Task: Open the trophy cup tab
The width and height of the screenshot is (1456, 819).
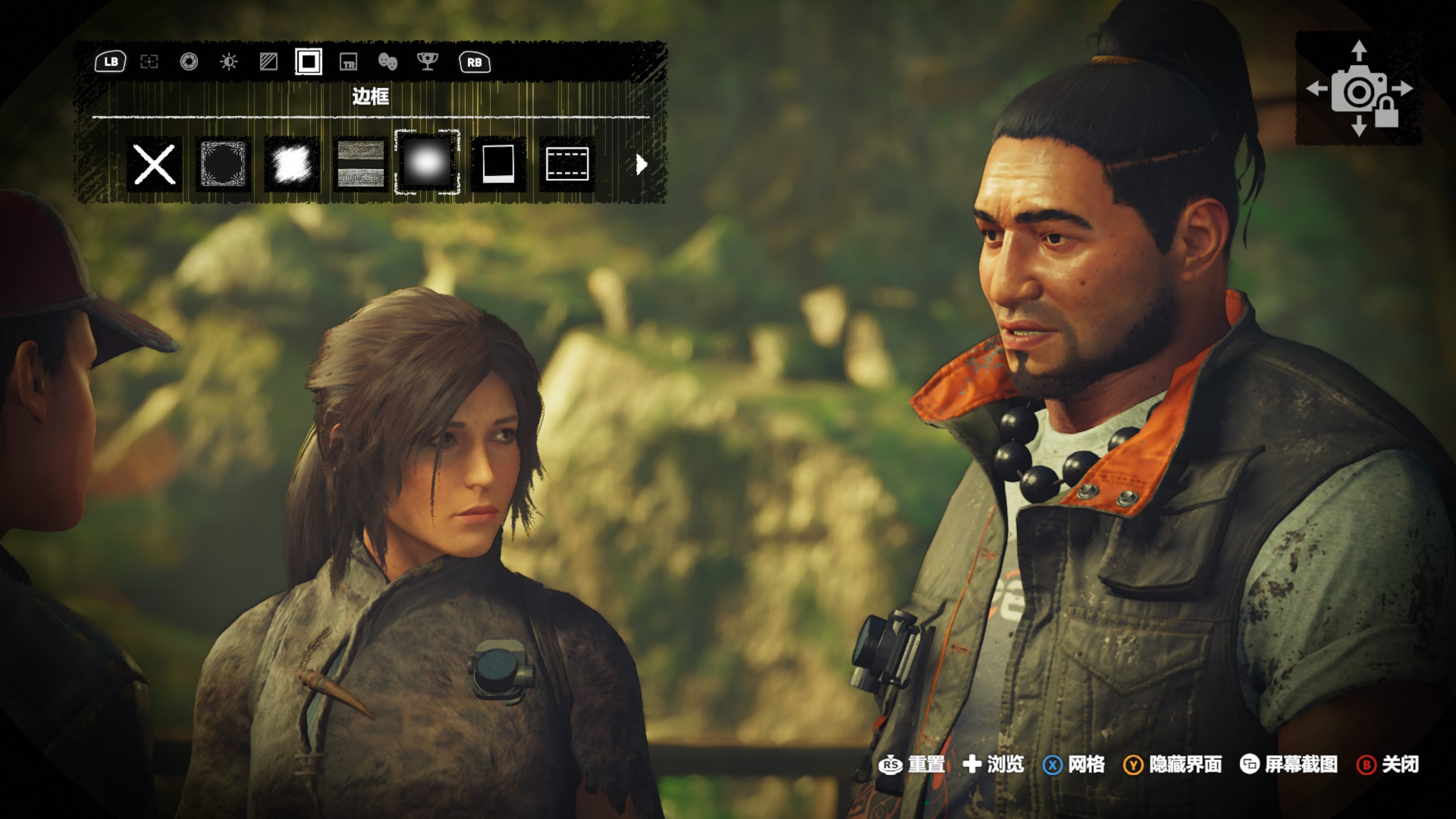Action: pos(427,62)
